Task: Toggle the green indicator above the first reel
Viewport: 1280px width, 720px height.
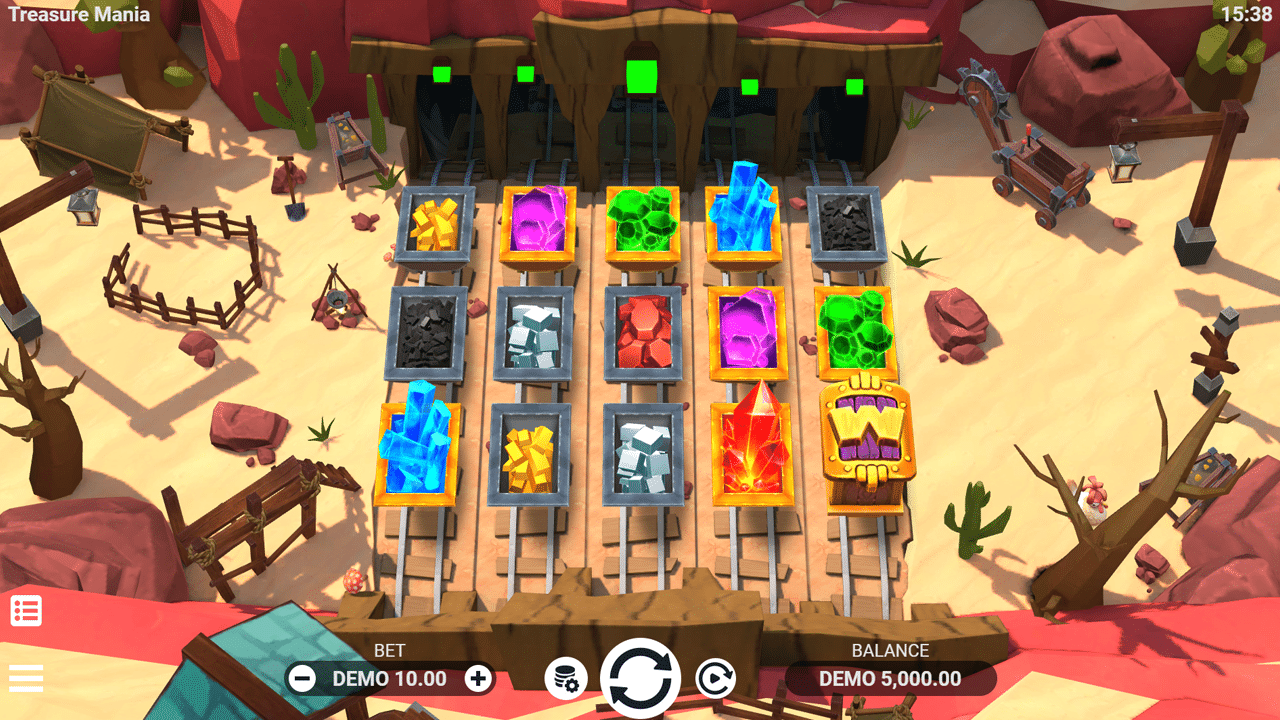Action: pos(440,73)
